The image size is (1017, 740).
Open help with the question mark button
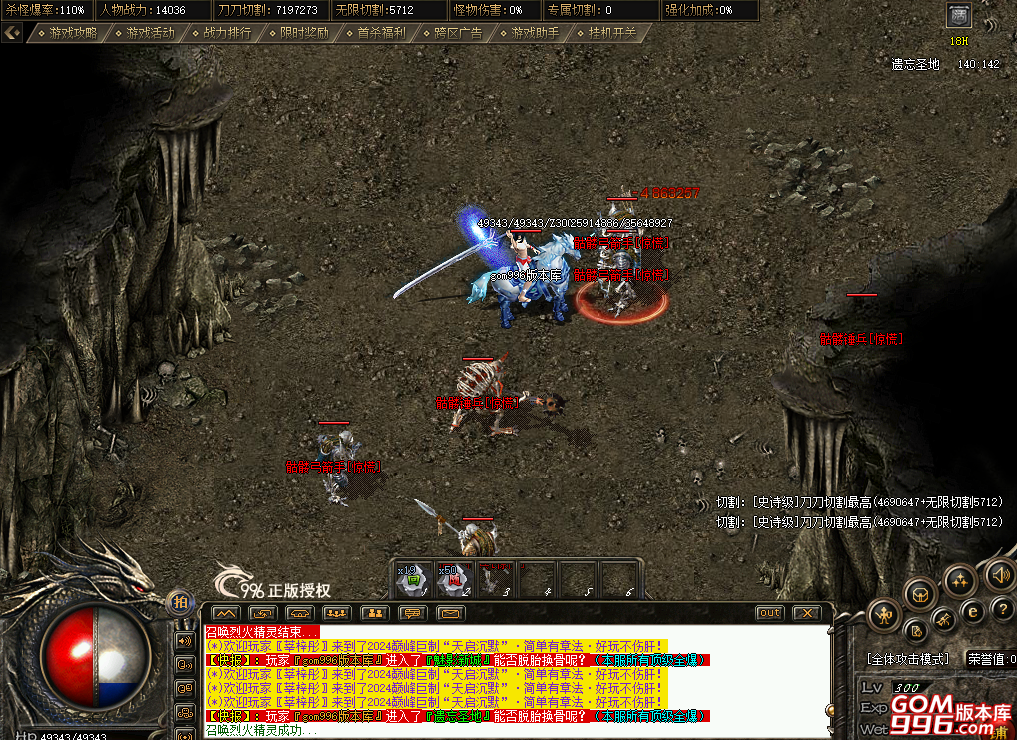point(1002,608)
